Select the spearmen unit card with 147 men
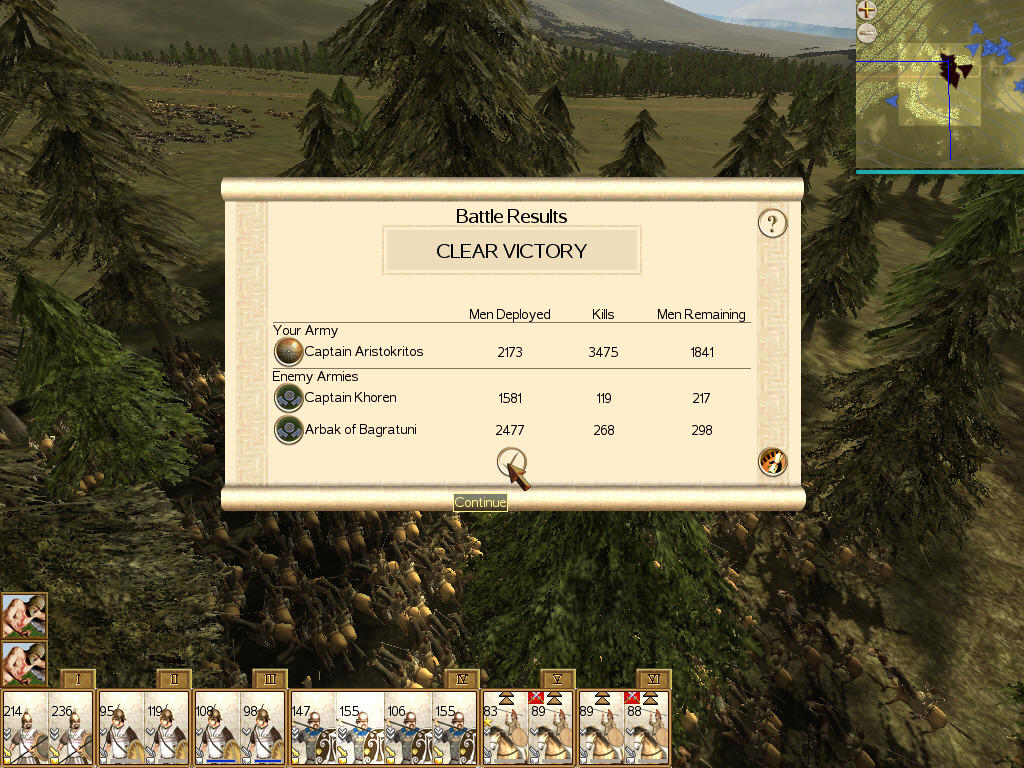 (313, 729)
